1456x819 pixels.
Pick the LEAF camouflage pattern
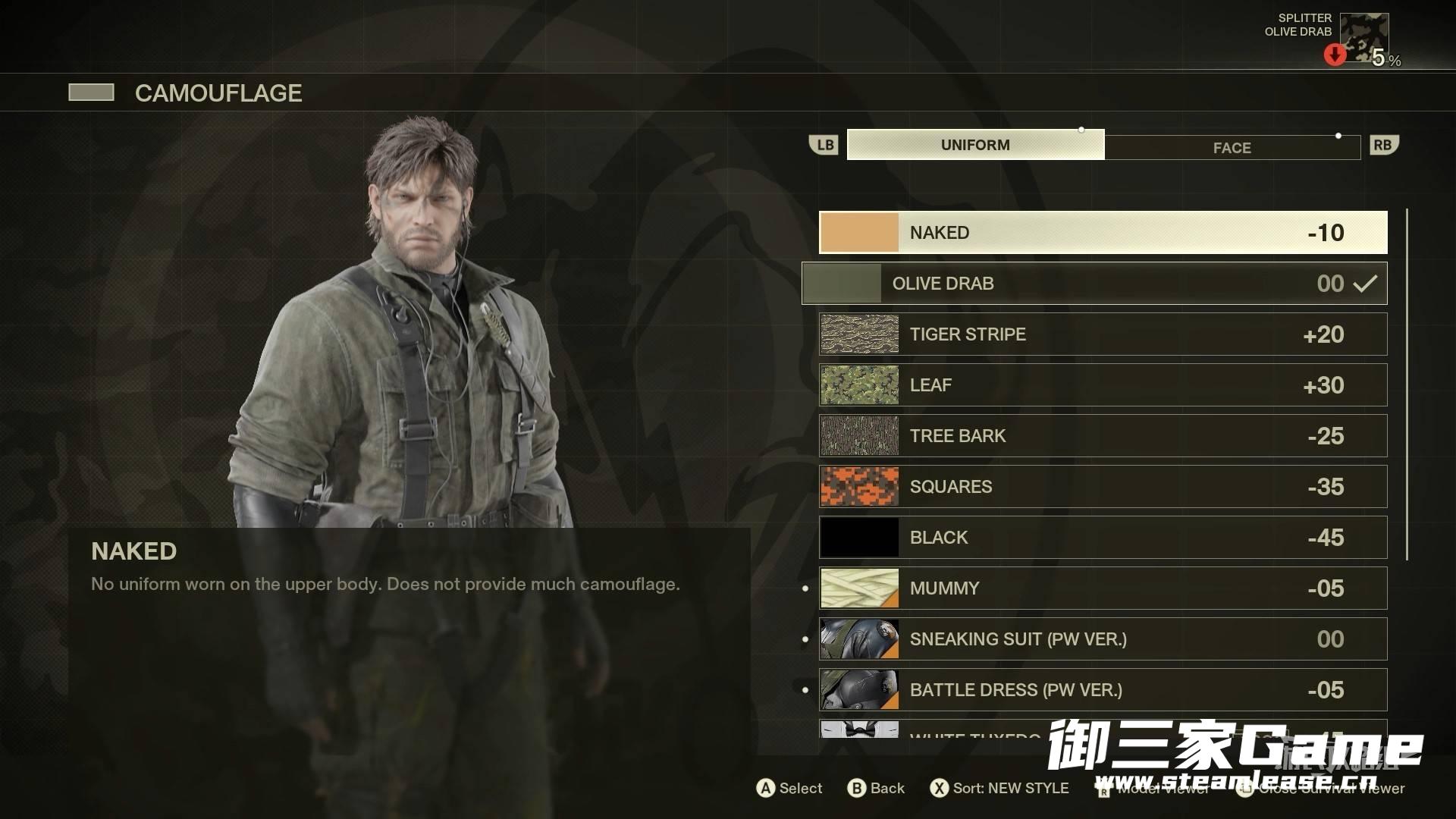pos(1103,385)
